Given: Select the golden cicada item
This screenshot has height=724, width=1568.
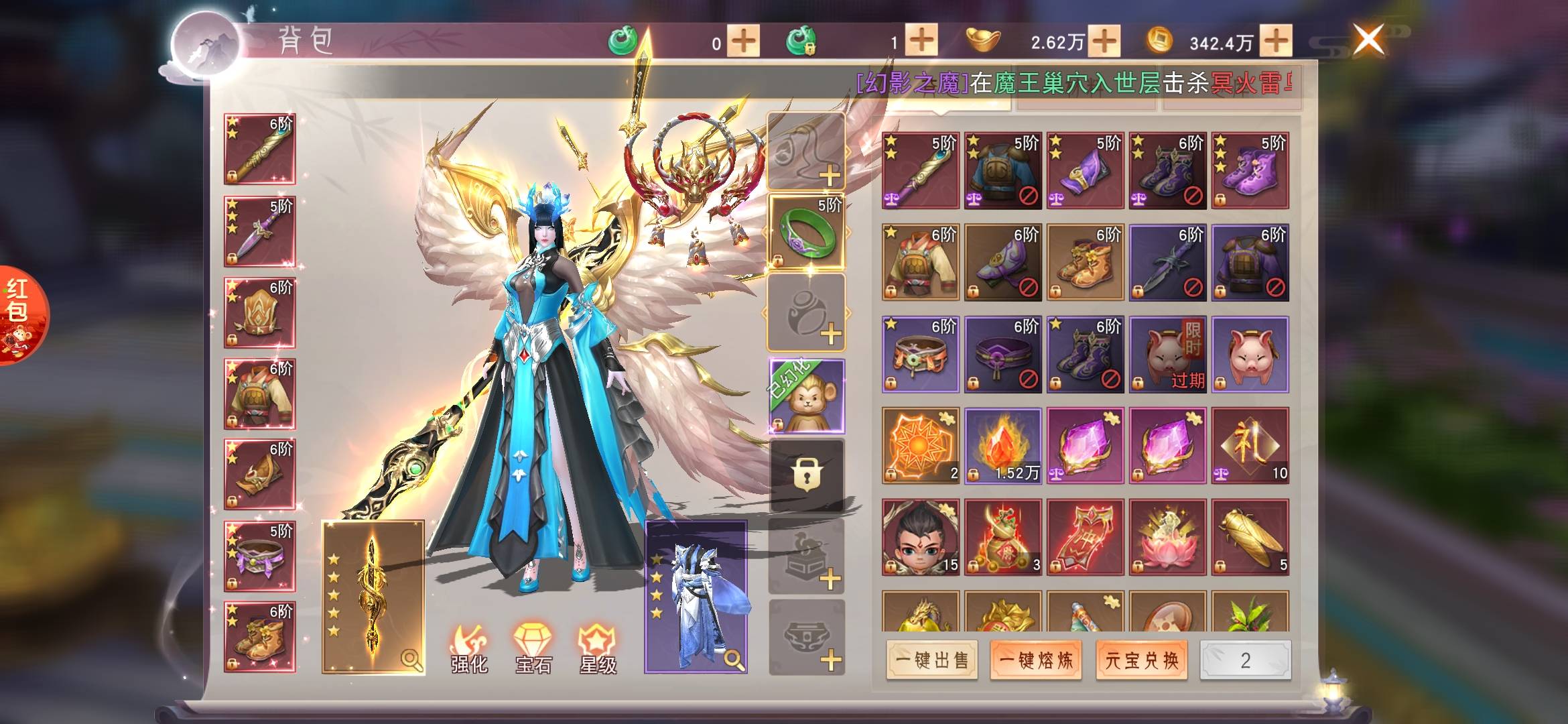Looking at the screenshot, I should pos(1250,537).
